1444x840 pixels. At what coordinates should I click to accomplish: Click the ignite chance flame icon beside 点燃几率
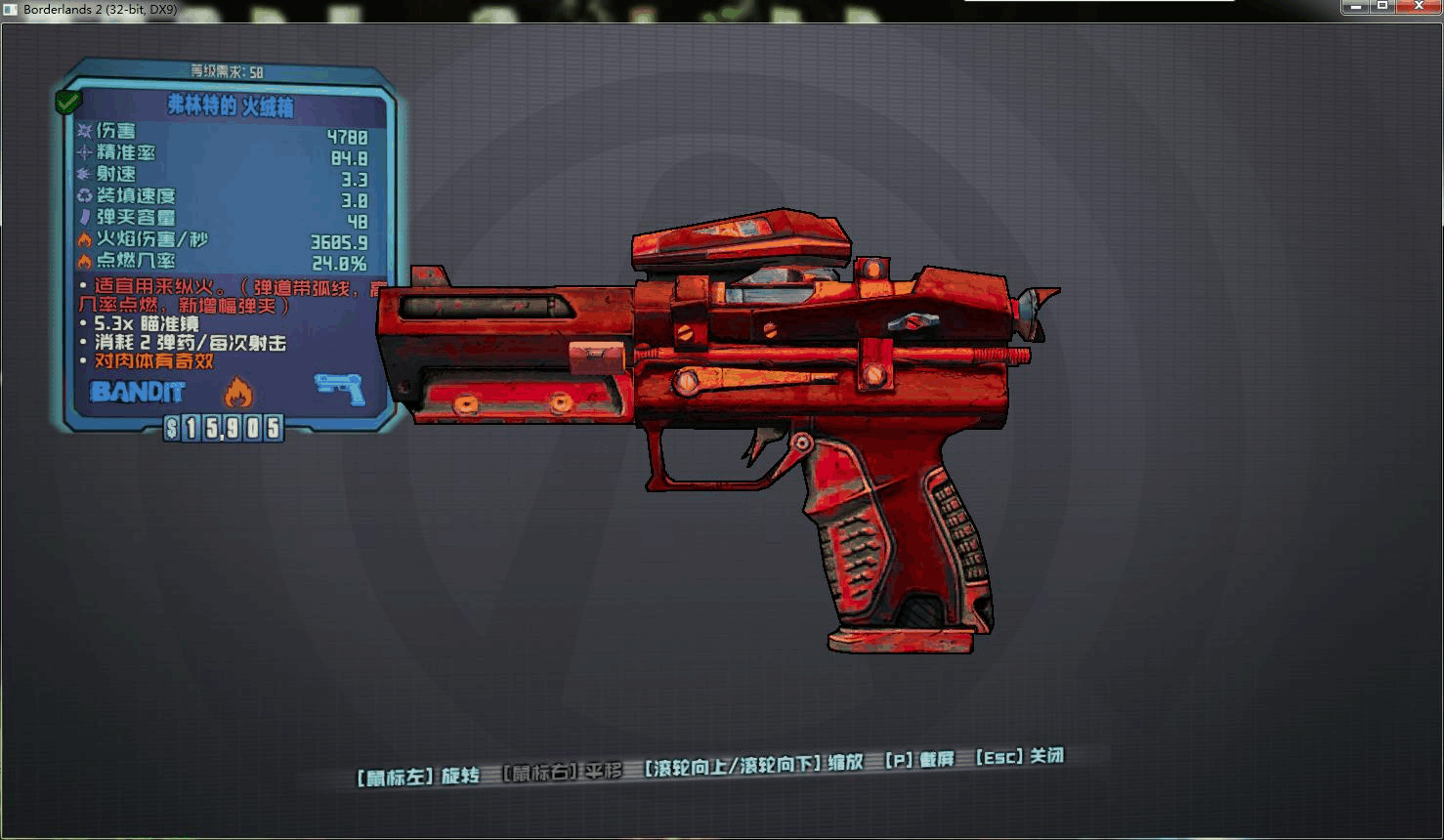coord(86,262)
